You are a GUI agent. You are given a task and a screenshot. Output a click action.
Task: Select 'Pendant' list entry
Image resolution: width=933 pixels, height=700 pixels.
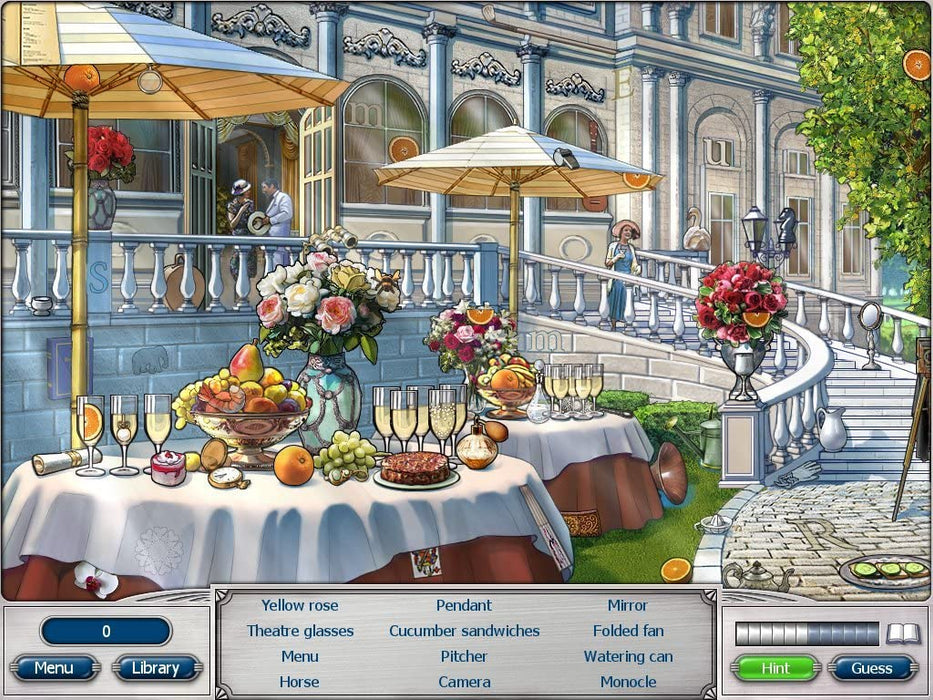point(464,605)
